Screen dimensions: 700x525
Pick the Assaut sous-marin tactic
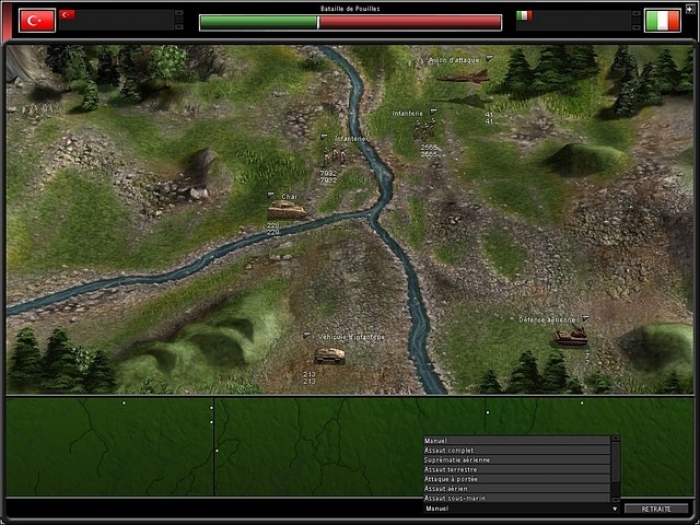tap(516, 497)
